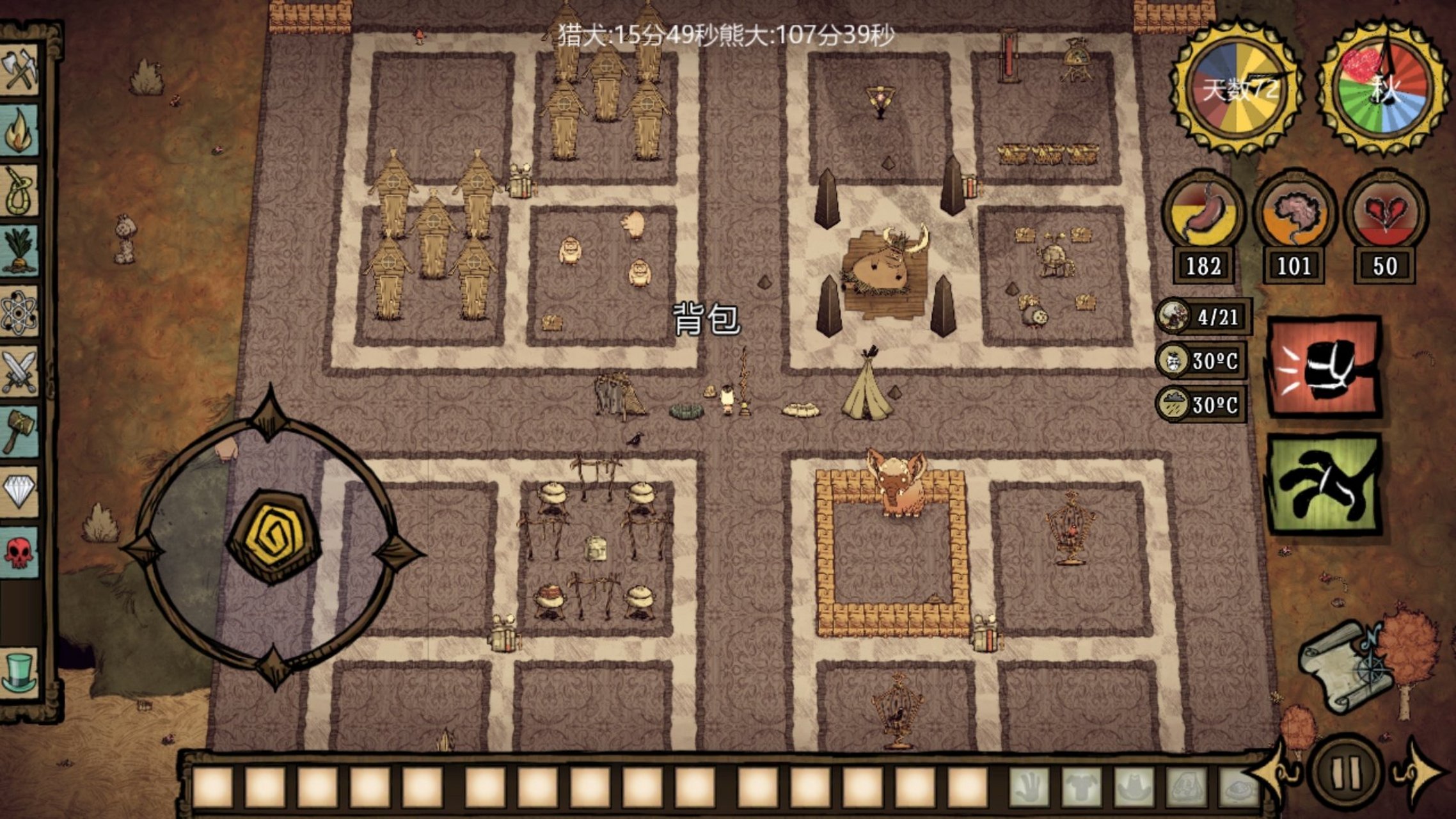The height and width of the screenshot is (819, 1456).
Task: Select the hand equipment slot
Action: tap(1029, 787)
